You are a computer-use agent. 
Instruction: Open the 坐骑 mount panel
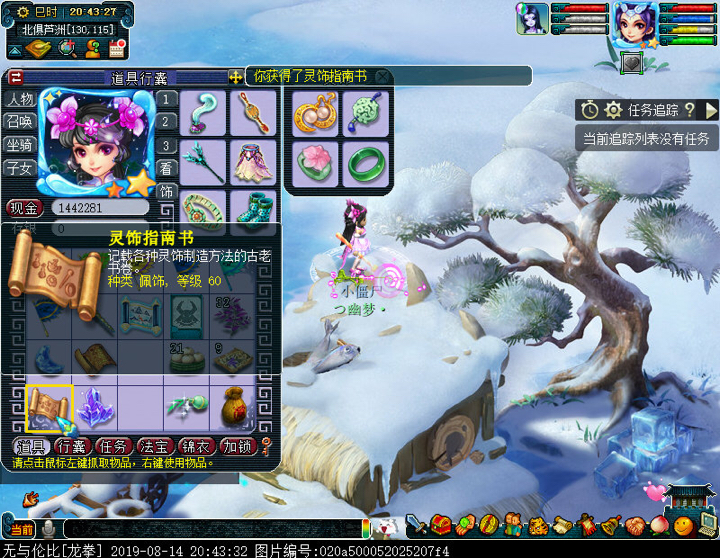pos(20,144)
